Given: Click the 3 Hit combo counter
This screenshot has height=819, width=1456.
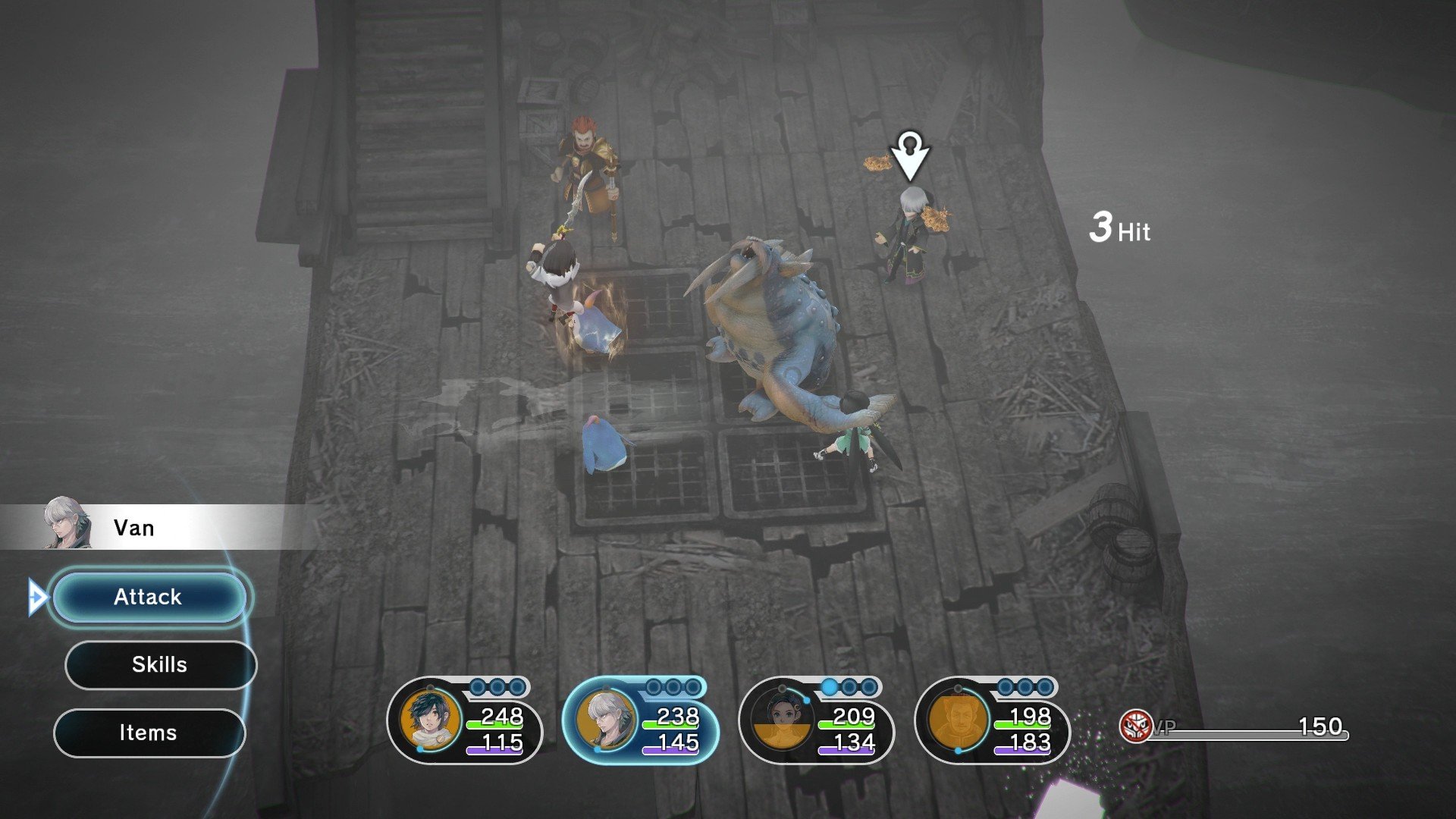Looking at the screenshot, I should point(1119,227).
